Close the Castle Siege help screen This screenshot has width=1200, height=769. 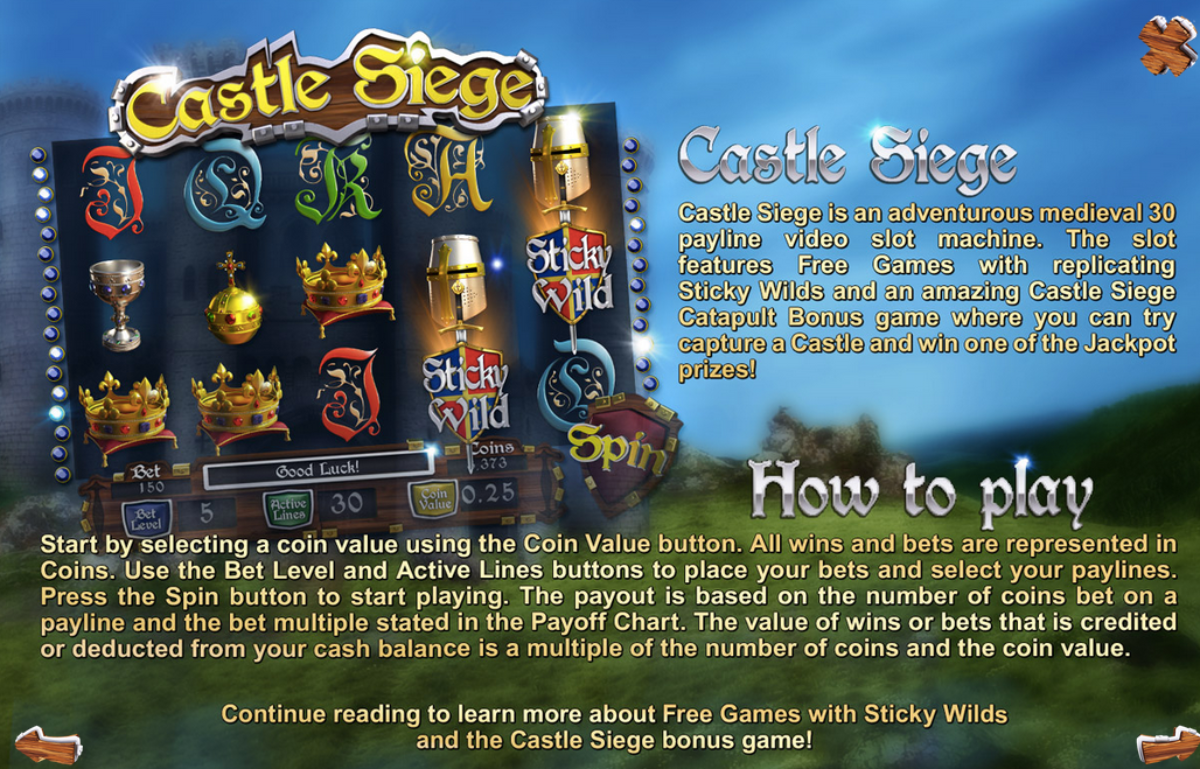click(1167, 45)
